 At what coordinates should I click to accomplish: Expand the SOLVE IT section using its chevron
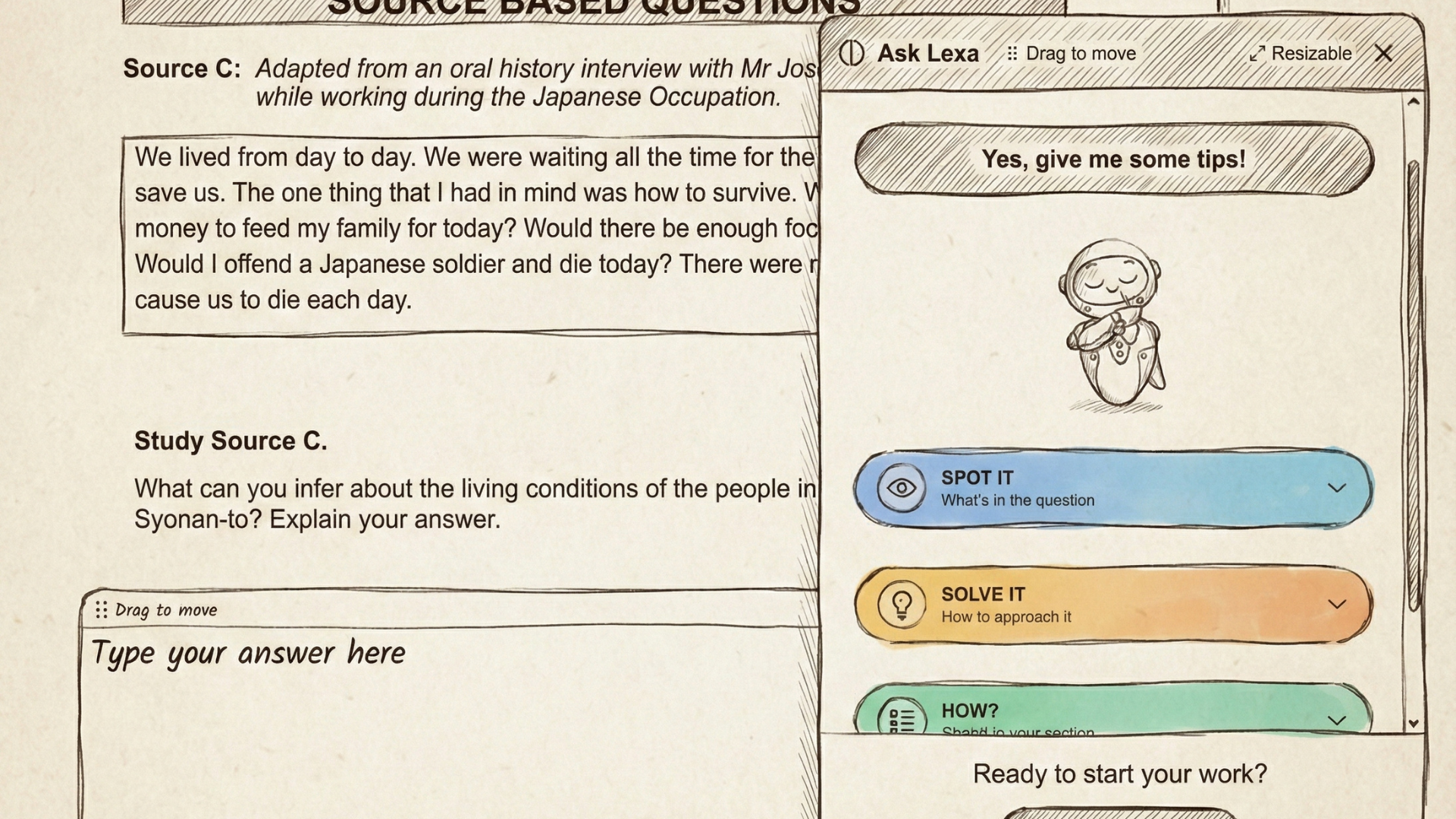(1338, 605)
